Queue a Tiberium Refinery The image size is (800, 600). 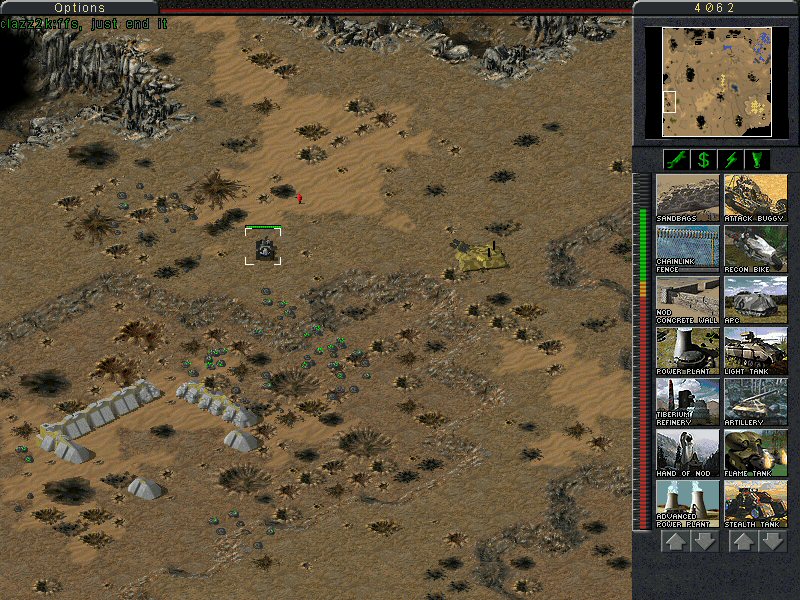click(x=687, y=402)
